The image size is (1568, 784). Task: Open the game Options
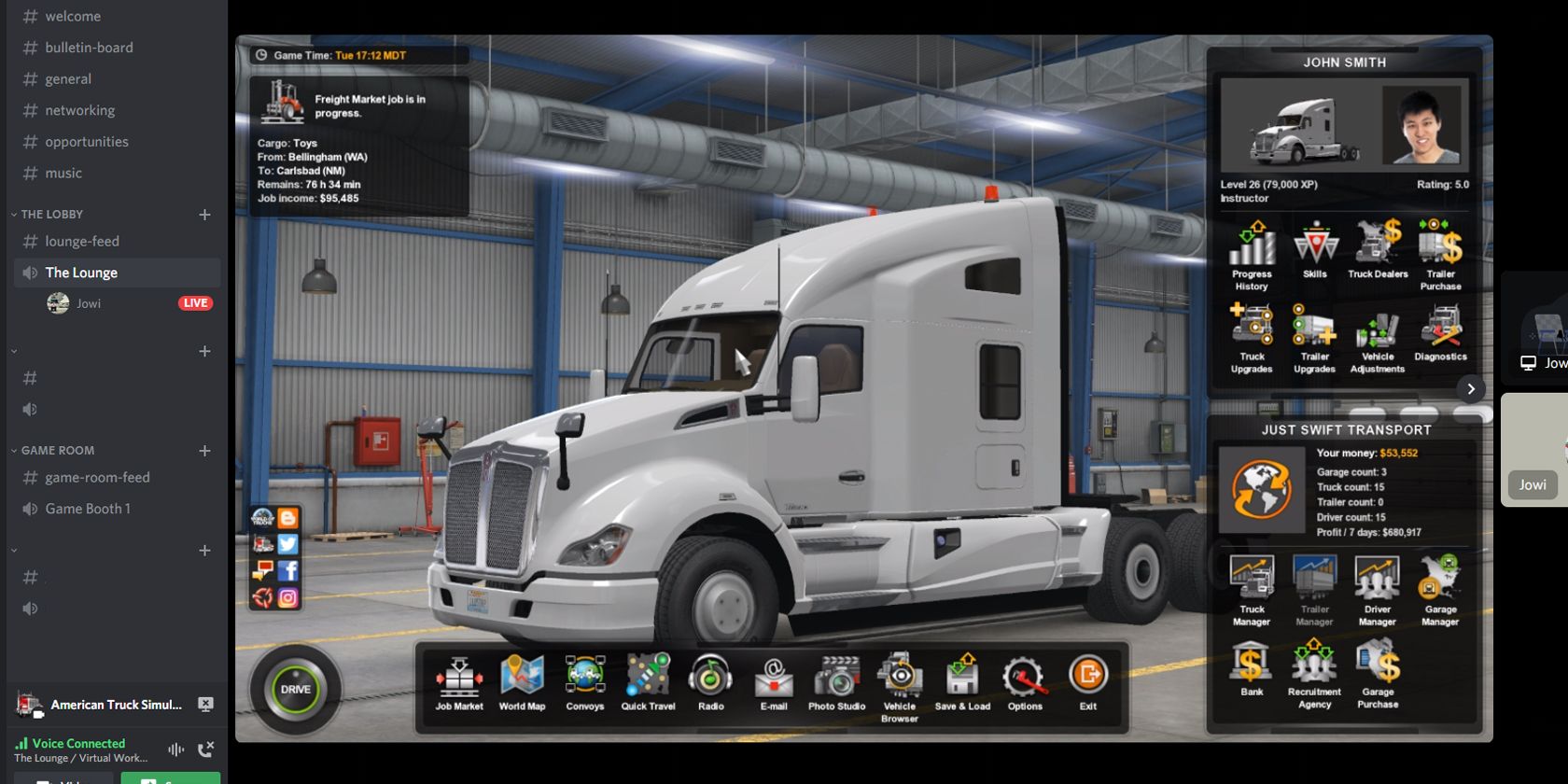pos(1024,679)
